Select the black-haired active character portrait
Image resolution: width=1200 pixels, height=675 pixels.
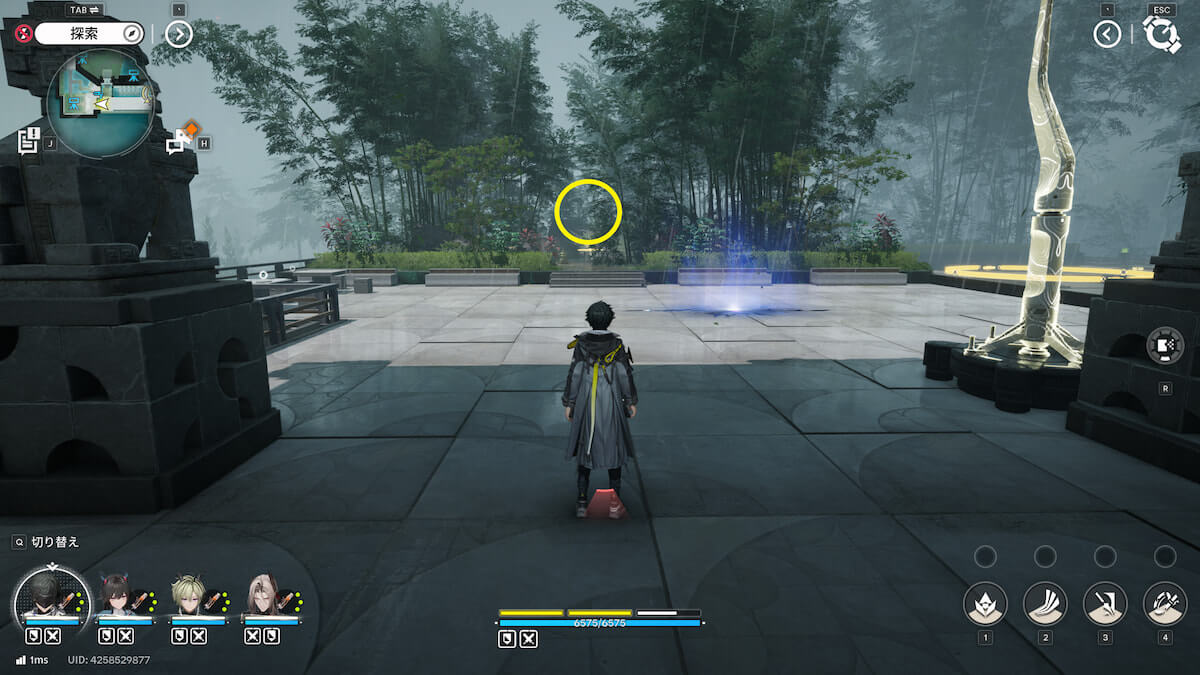[x=52, y=600]
